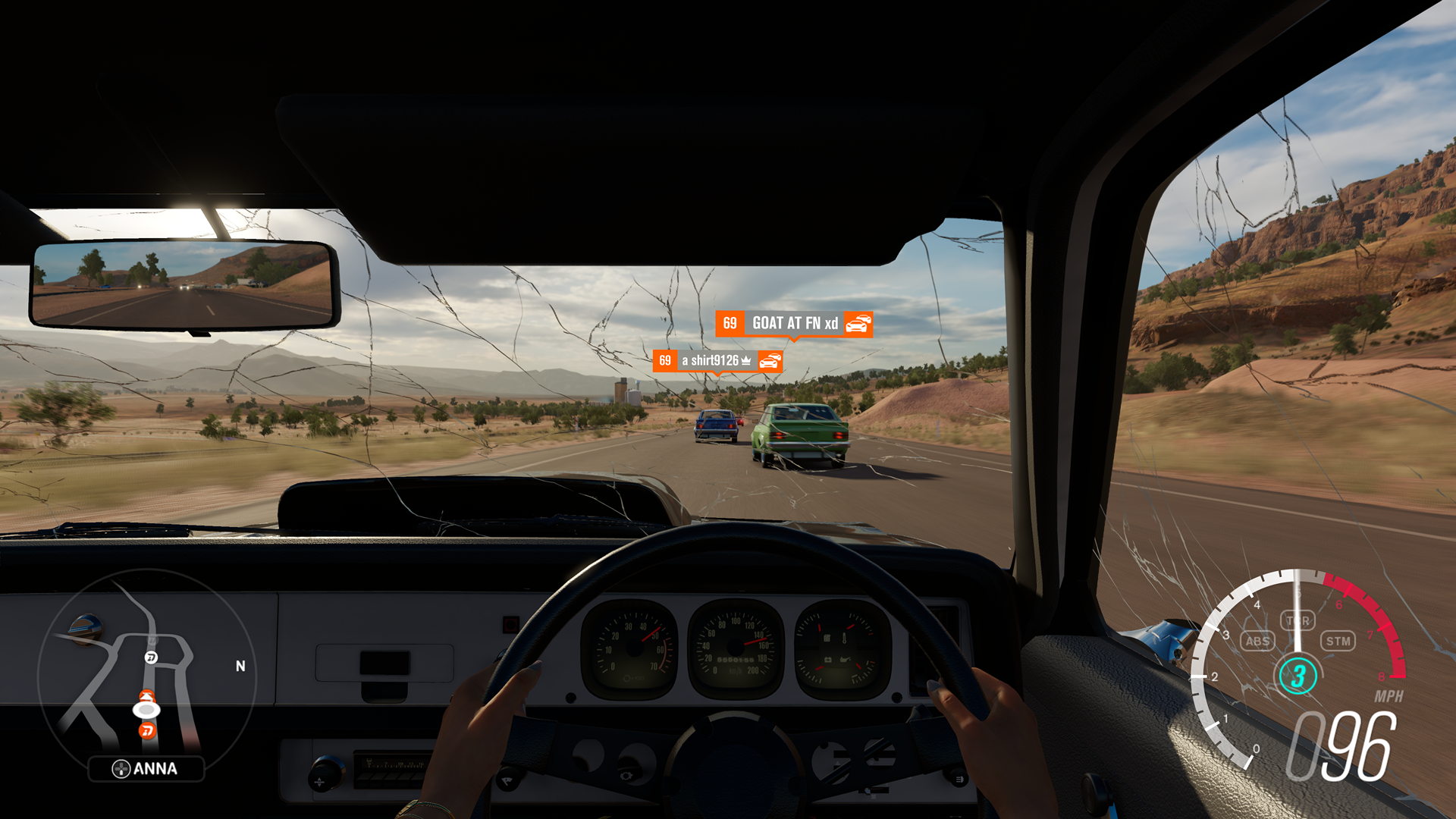Toggle the ABS indicator on the tachometer
The height and width of the screenshot is (819, 1456).
[1257, 641]
